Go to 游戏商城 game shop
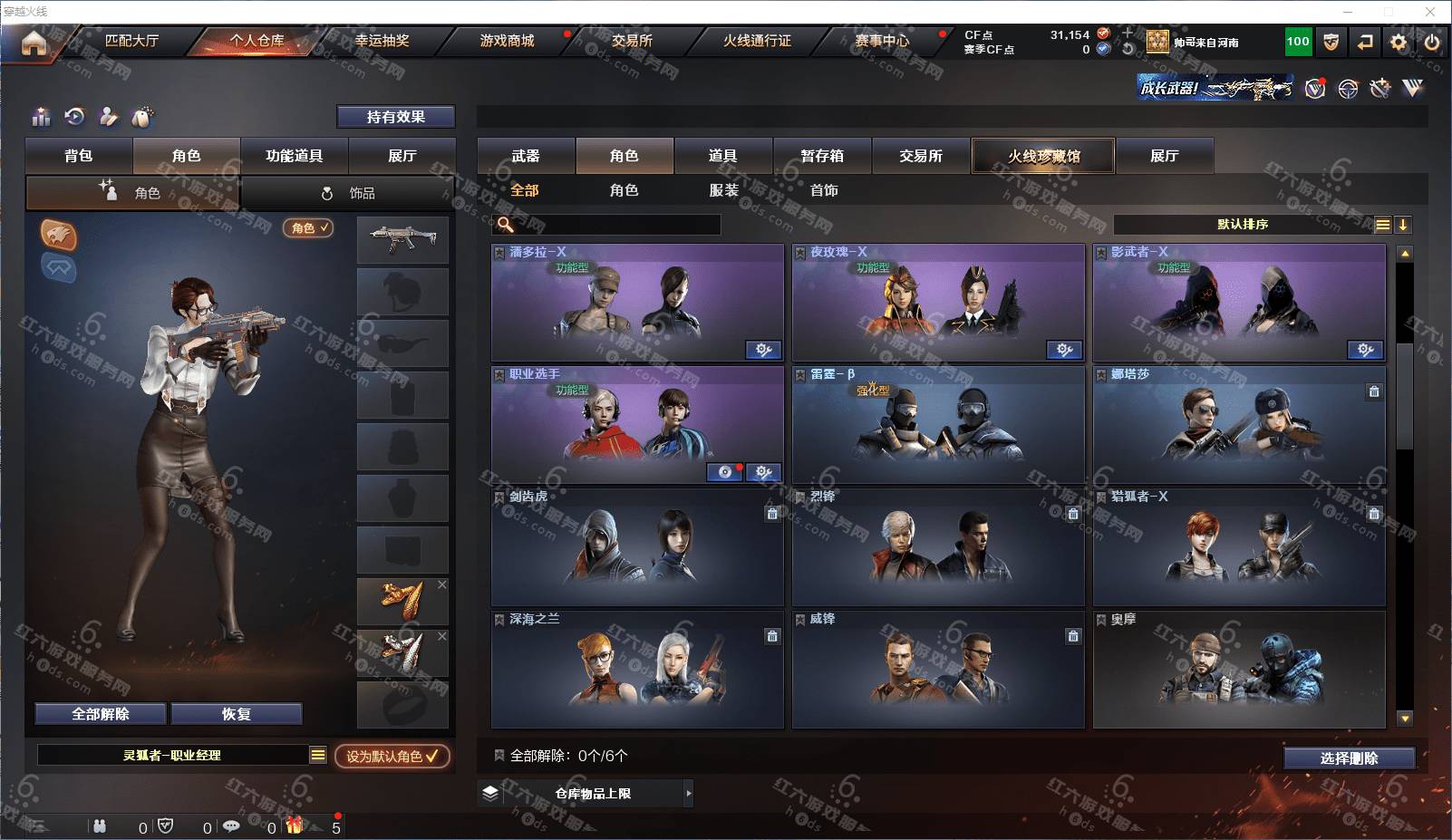Viewport: 1452px width, 840px height. 507,41
